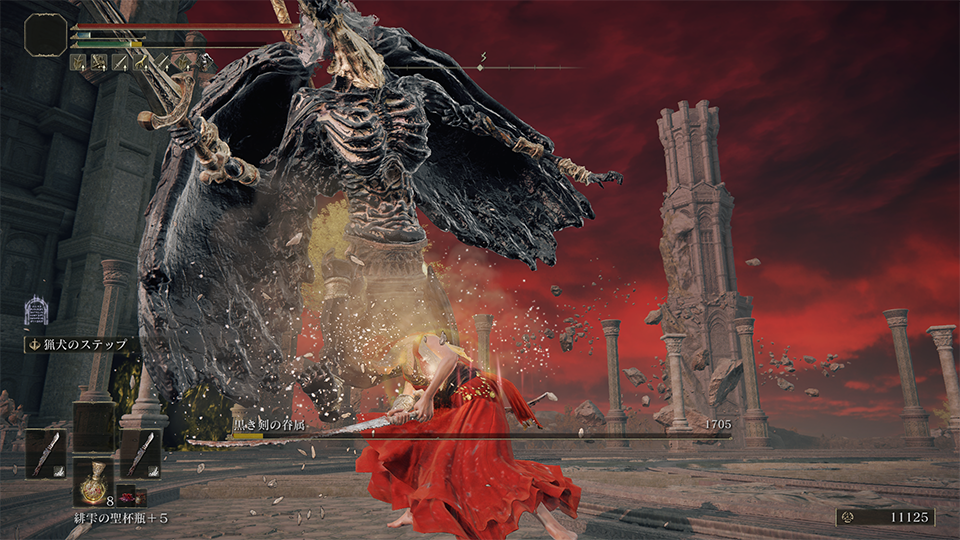Image resolution: width=960 pixels, height=540 pixels.
Task: Click the empty octagonal portrait frame
Action: tap(45, 35)
